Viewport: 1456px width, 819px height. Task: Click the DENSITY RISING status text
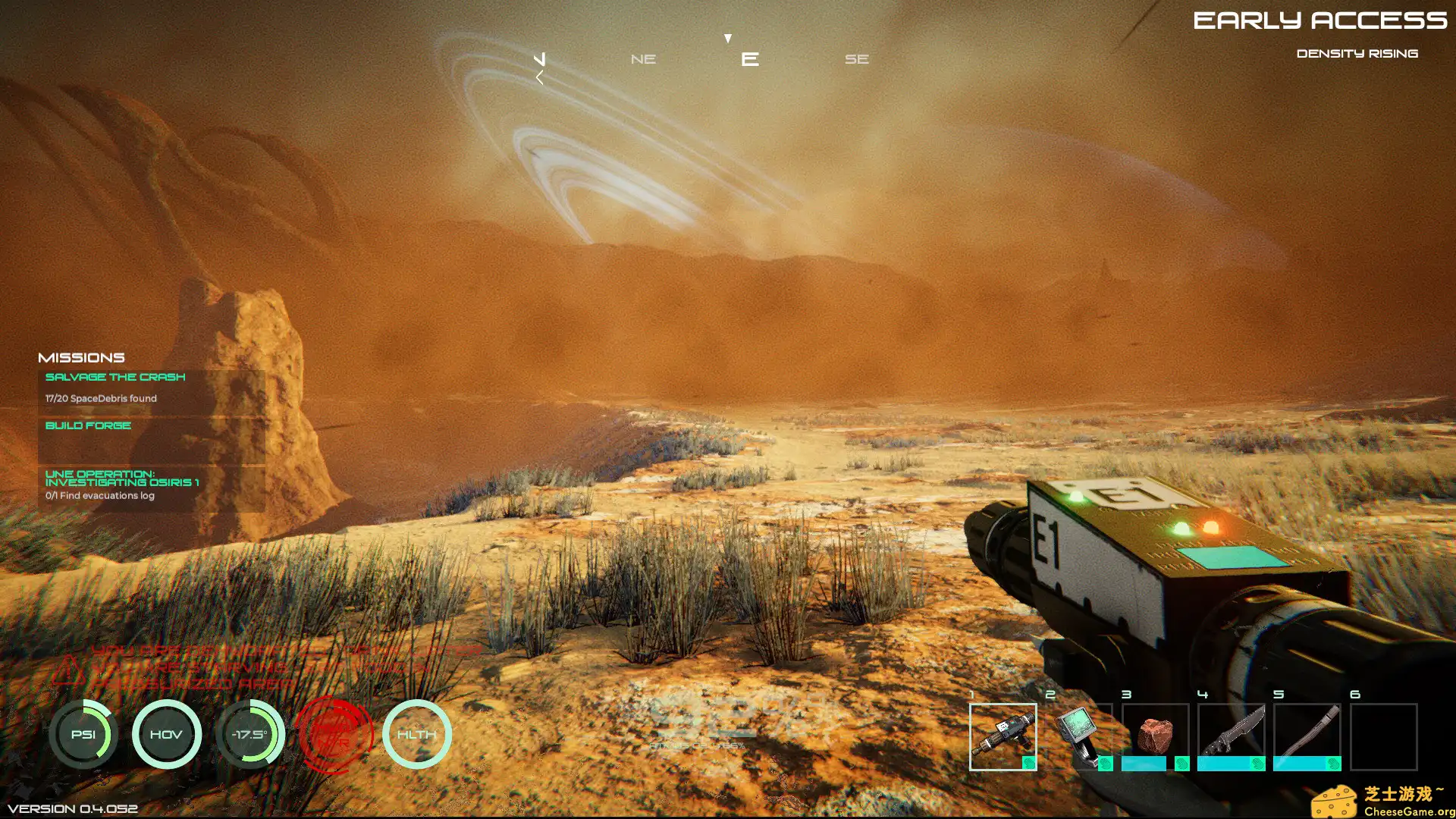tap(1357, 53)
